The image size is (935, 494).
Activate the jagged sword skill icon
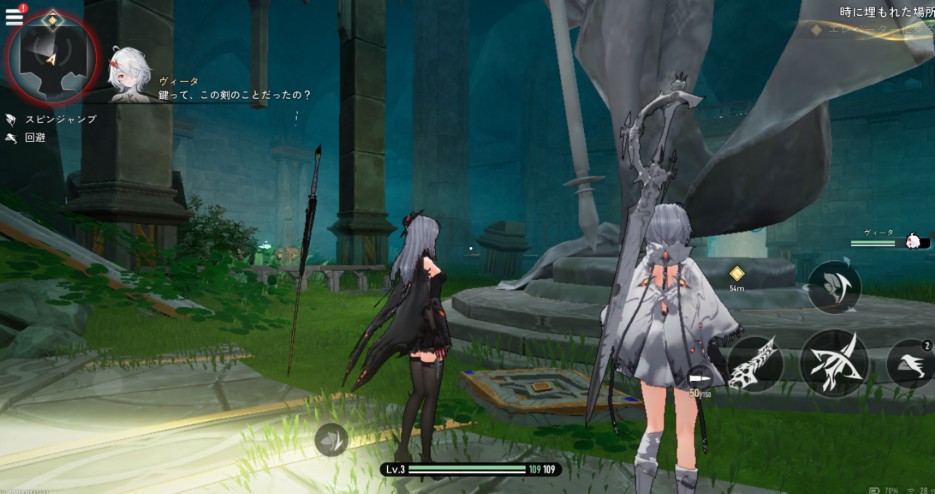pyautogui.click(x=756, y=363)
